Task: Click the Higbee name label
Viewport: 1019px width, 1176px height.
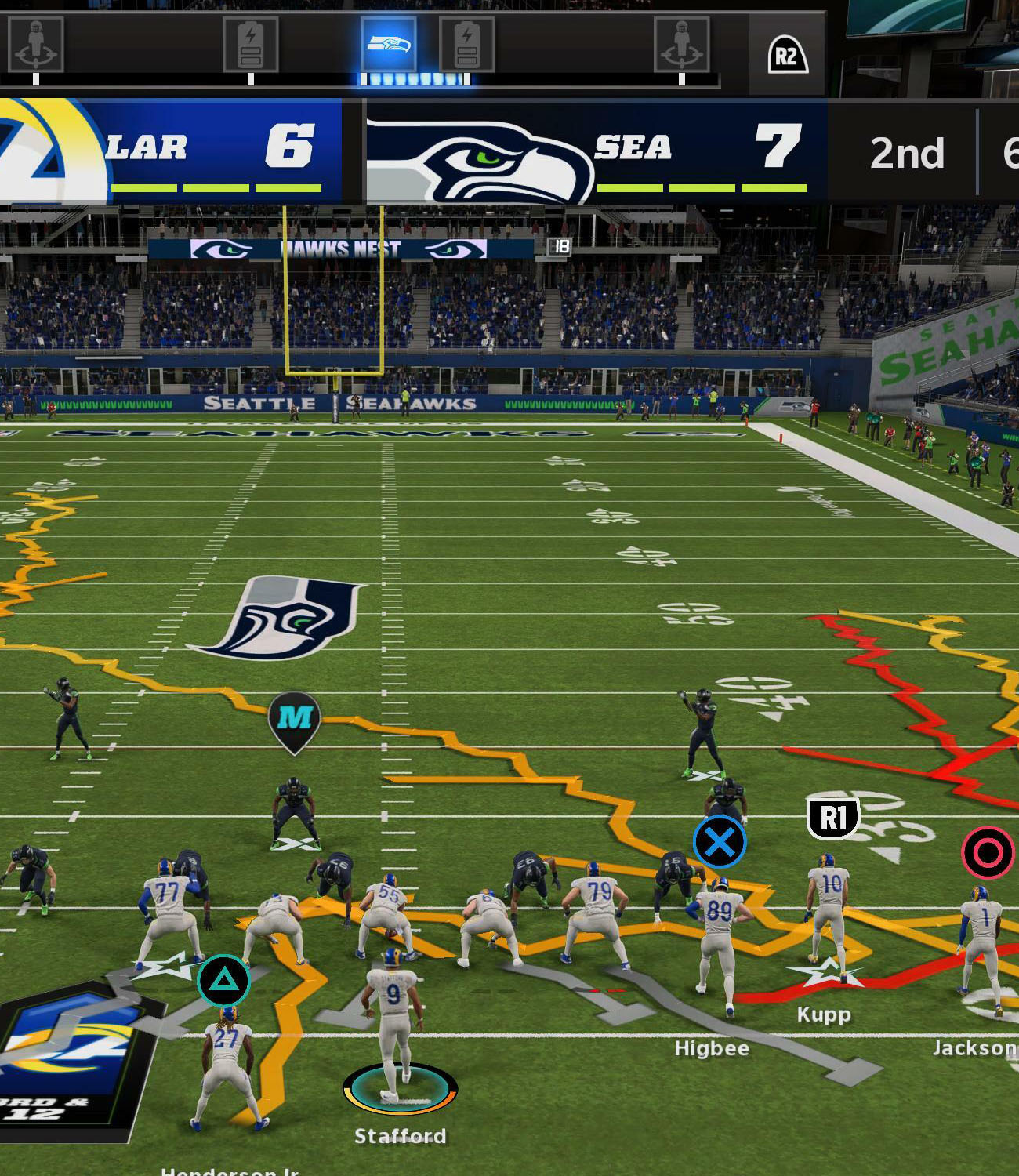Action: 711,1047
